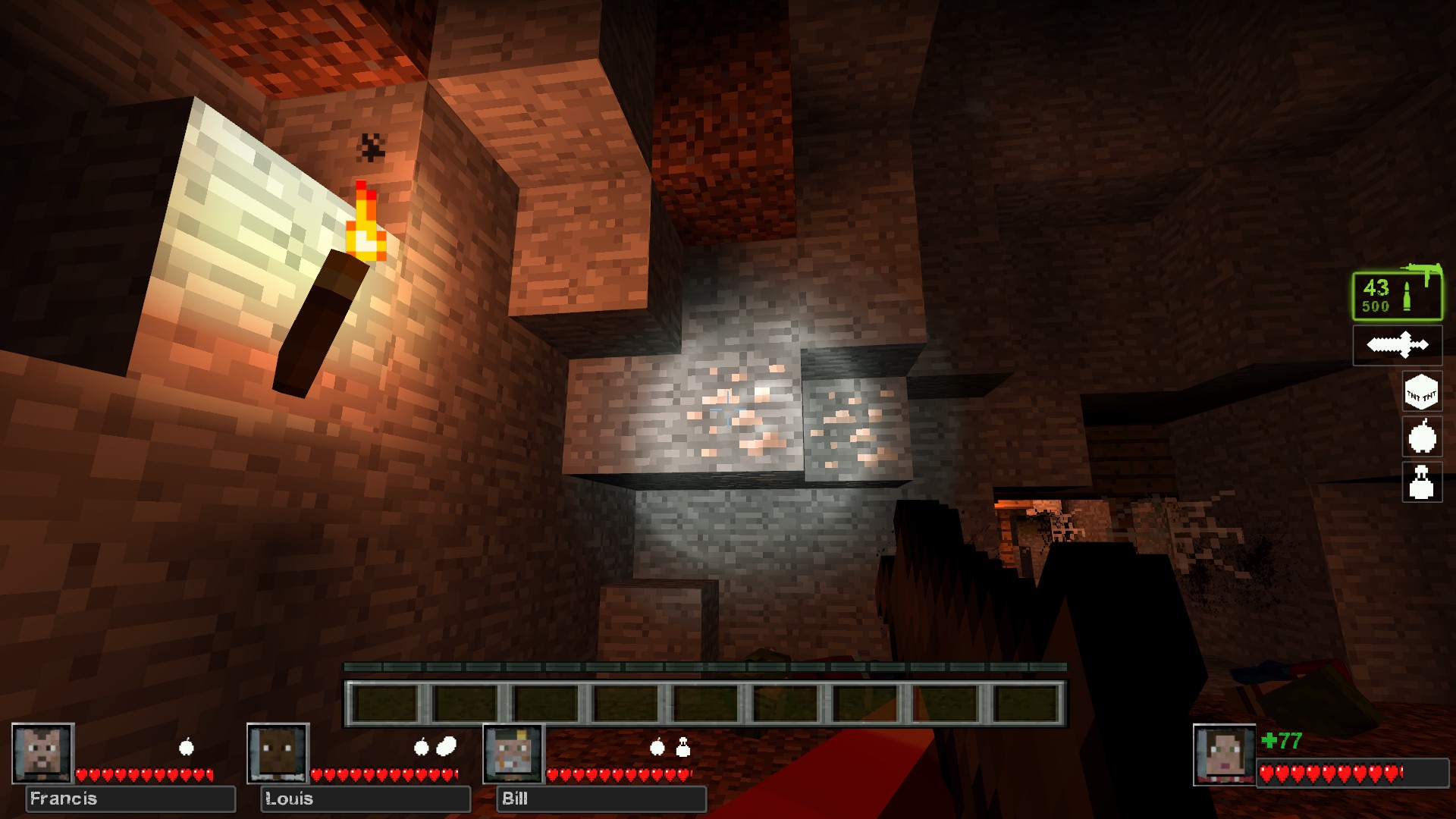Choose Bill's teammate portrait
The height and width of the screenshot is (819, 1456).
coord(513,753)
